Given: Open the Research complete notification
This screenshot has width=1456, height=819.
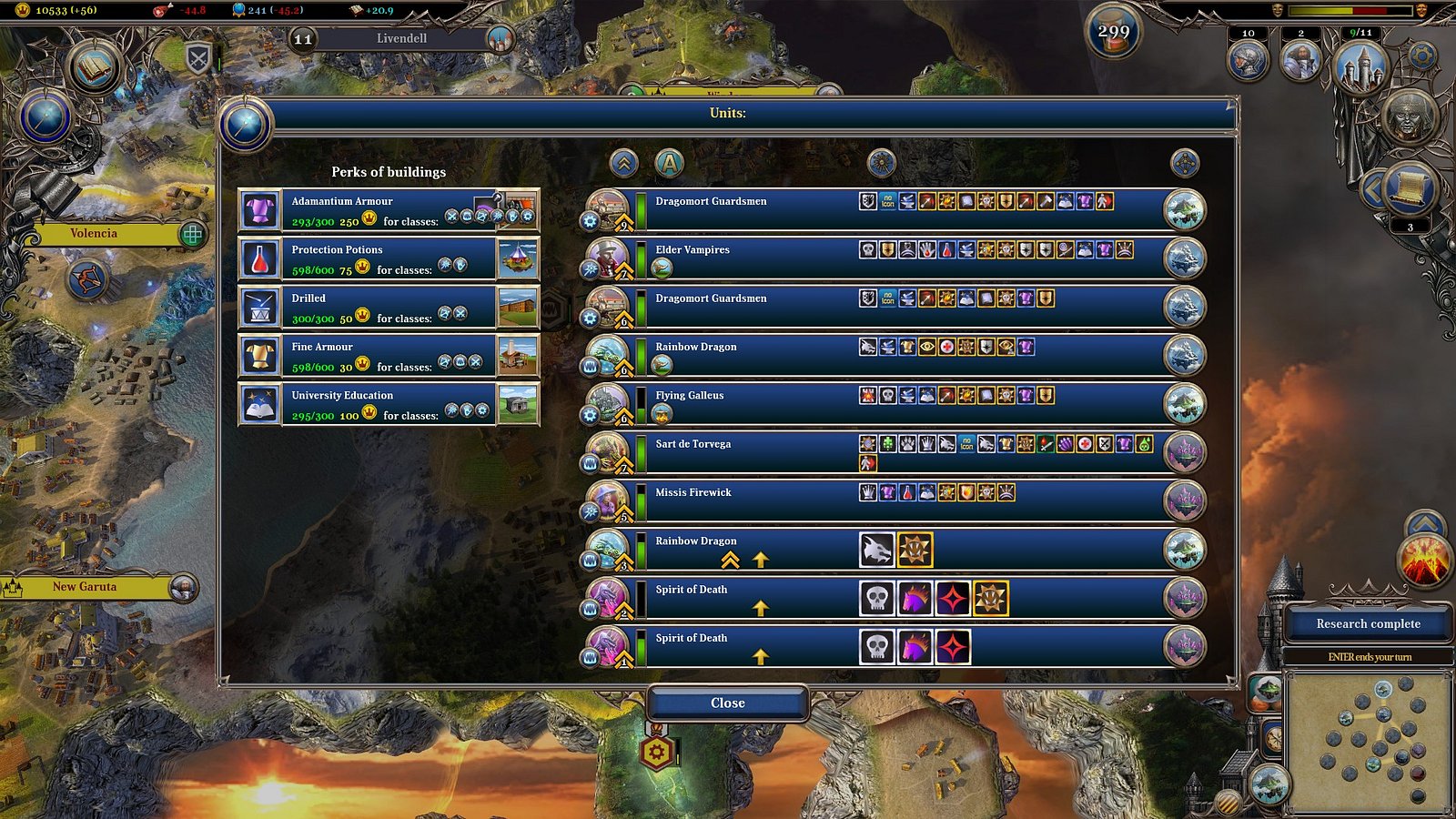Looking at the screenshot, I should point(1368,624).
